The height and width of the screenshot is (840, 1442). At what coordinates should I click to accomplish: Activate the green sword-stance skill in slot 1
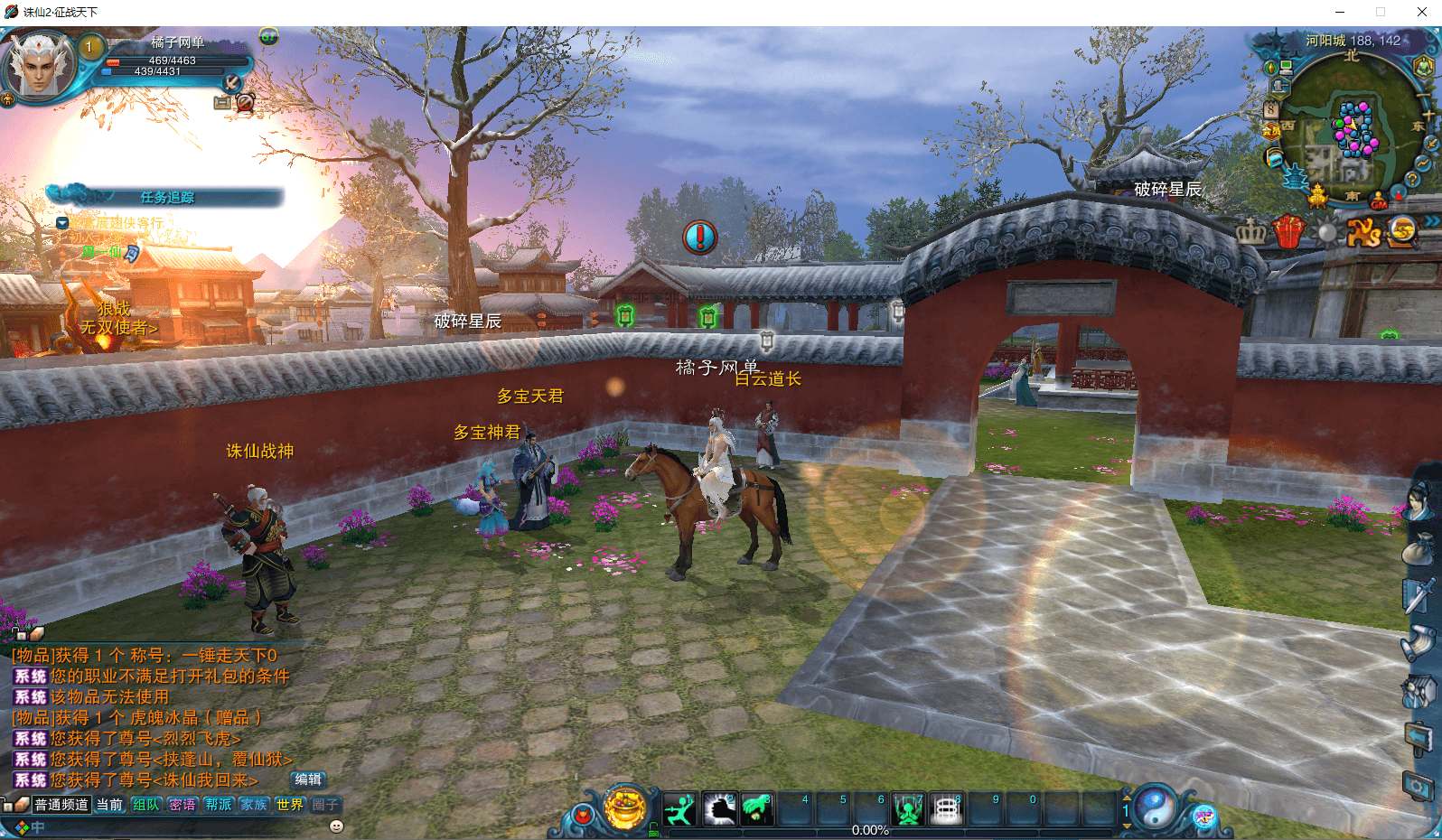tap(679, 809)
